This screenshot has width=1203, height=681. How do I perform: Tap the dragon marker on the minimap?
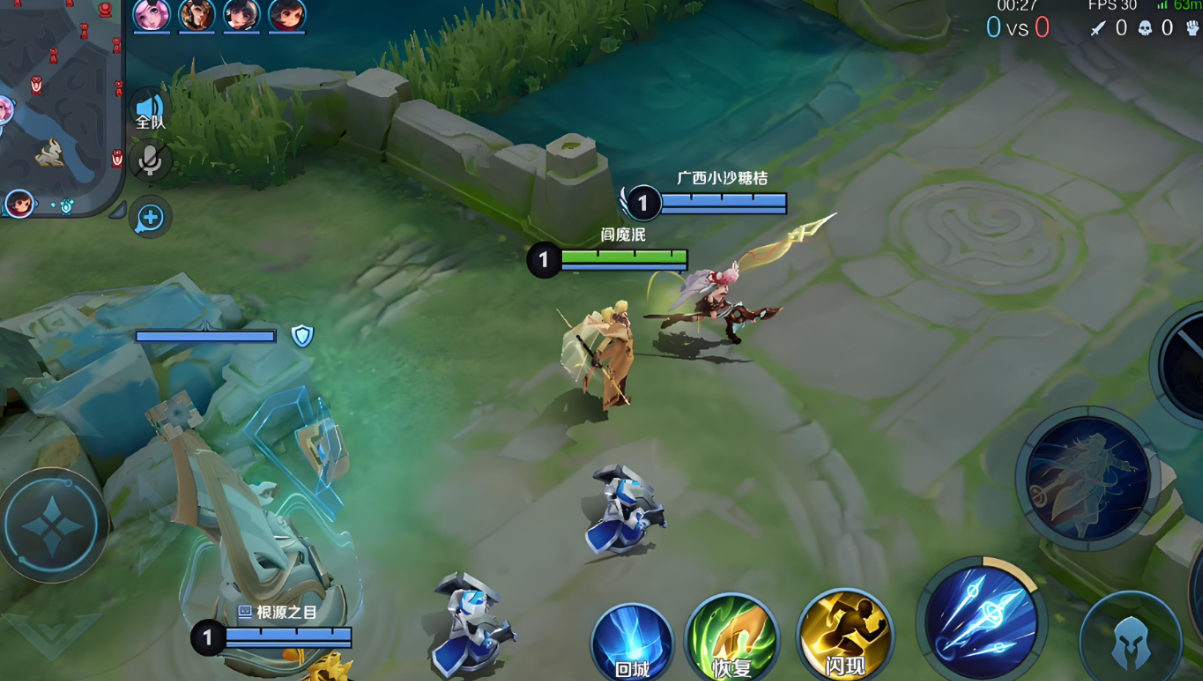coord(50,153)
